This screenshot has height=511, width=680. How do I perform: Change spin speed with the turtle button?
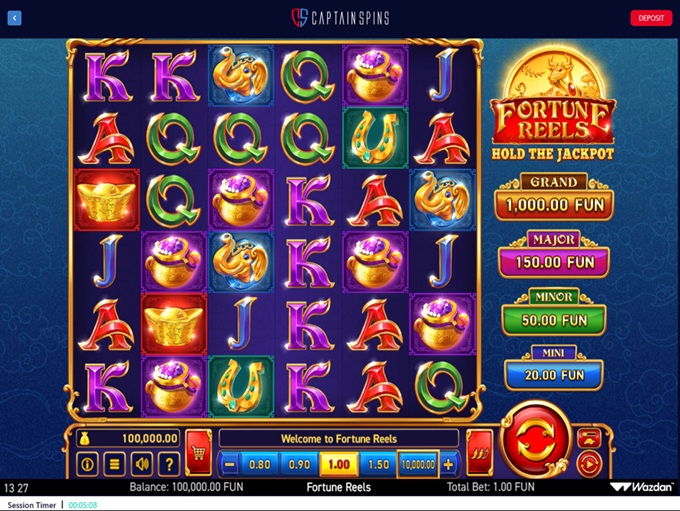coord(589,437)
